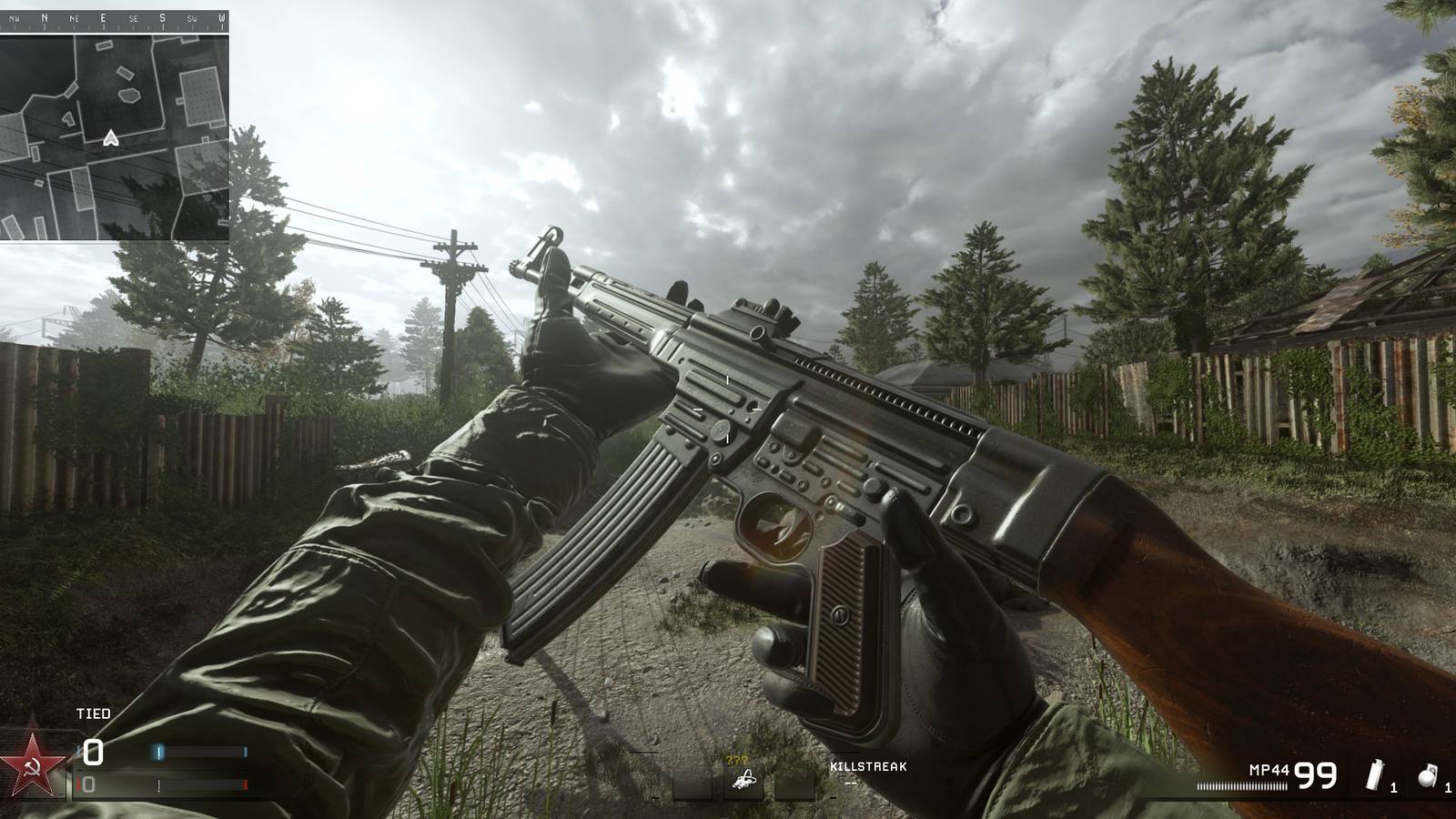Click the red team score progress bar
The width and height of the screenshot is (1456, 819).
click(200, 784)
